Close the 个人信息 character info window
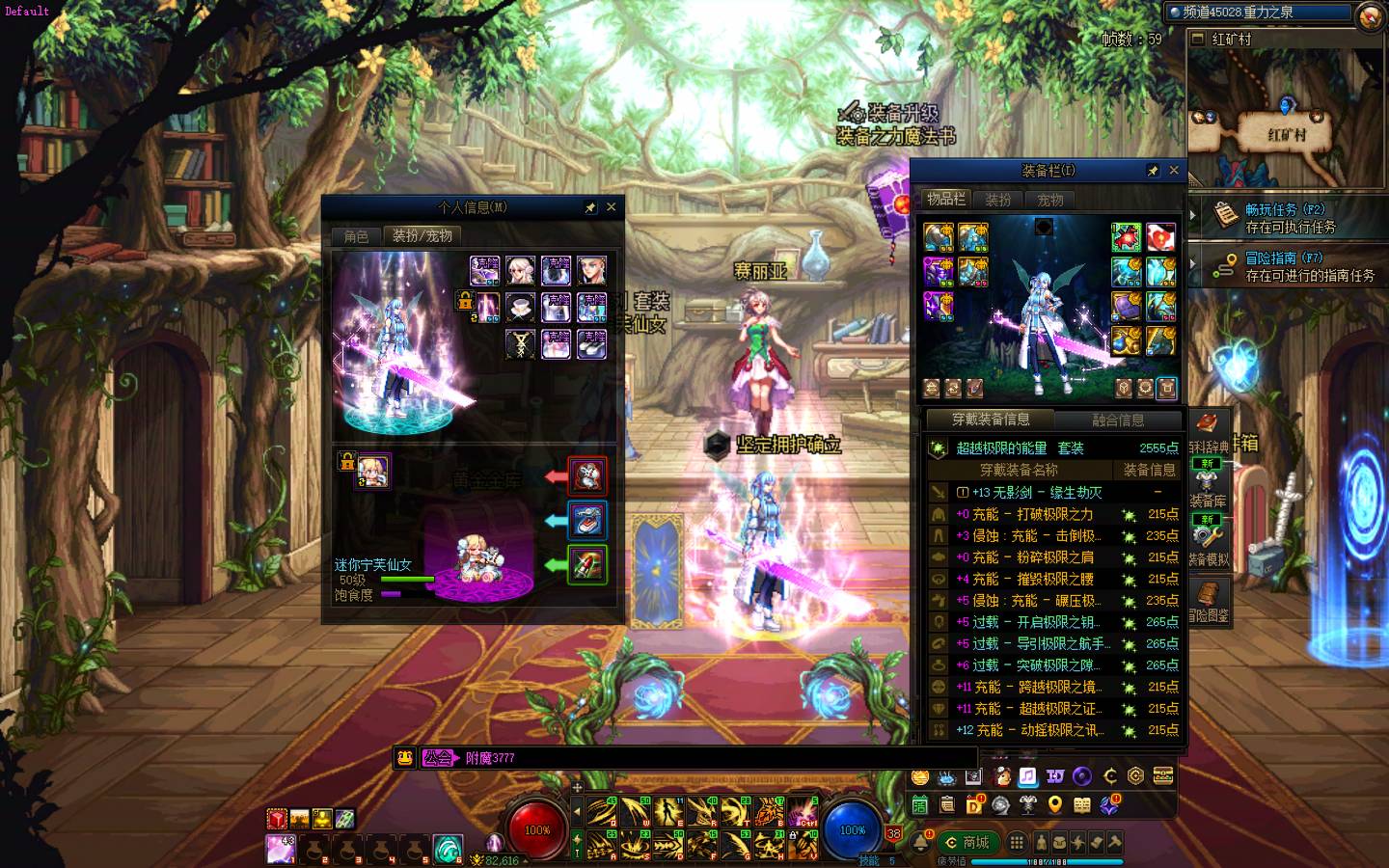Screen dimensions: 1389x868 611,206
